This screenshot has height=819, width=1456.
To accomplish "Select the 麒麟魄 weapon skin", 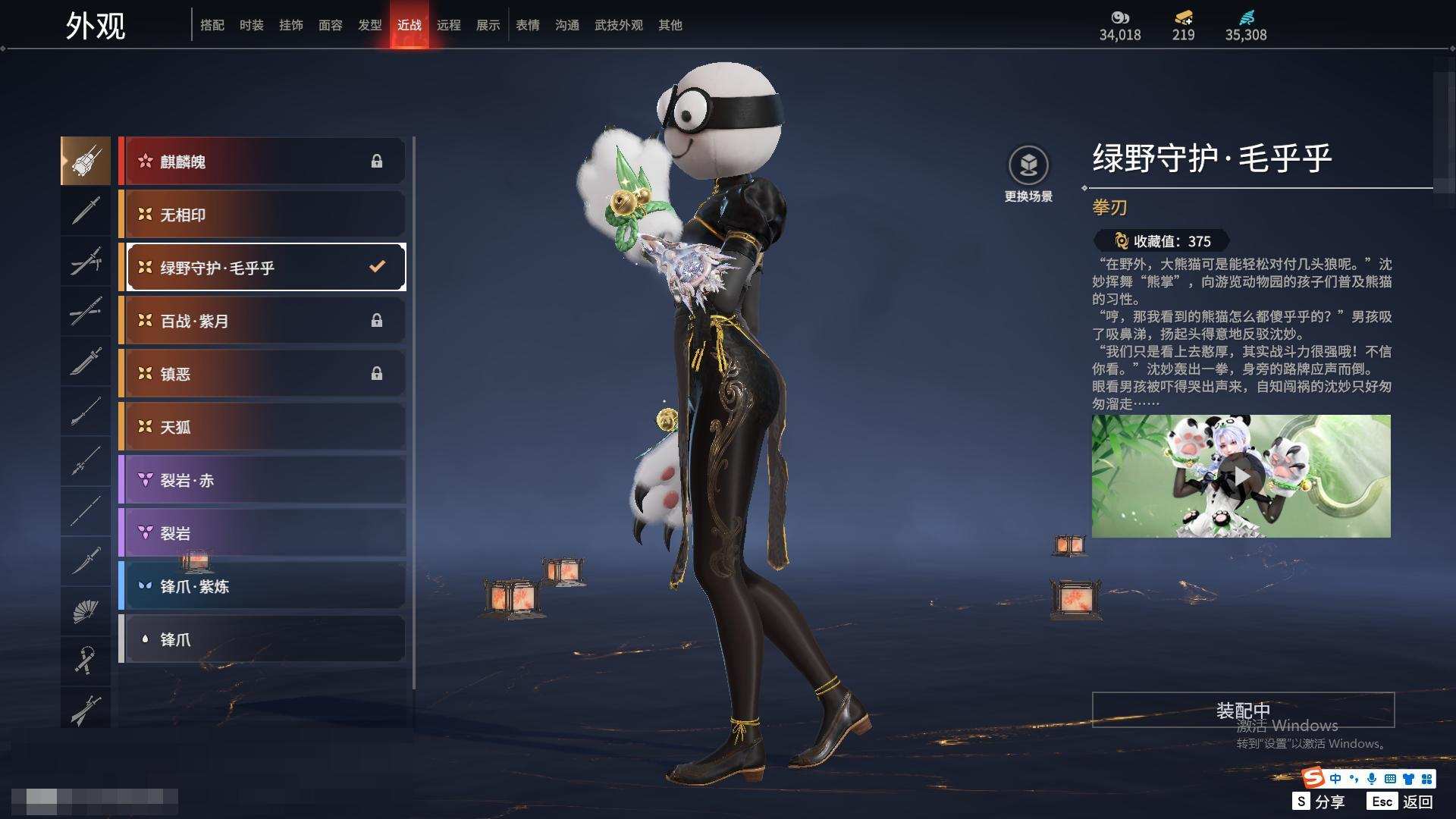I will (262, 162).
